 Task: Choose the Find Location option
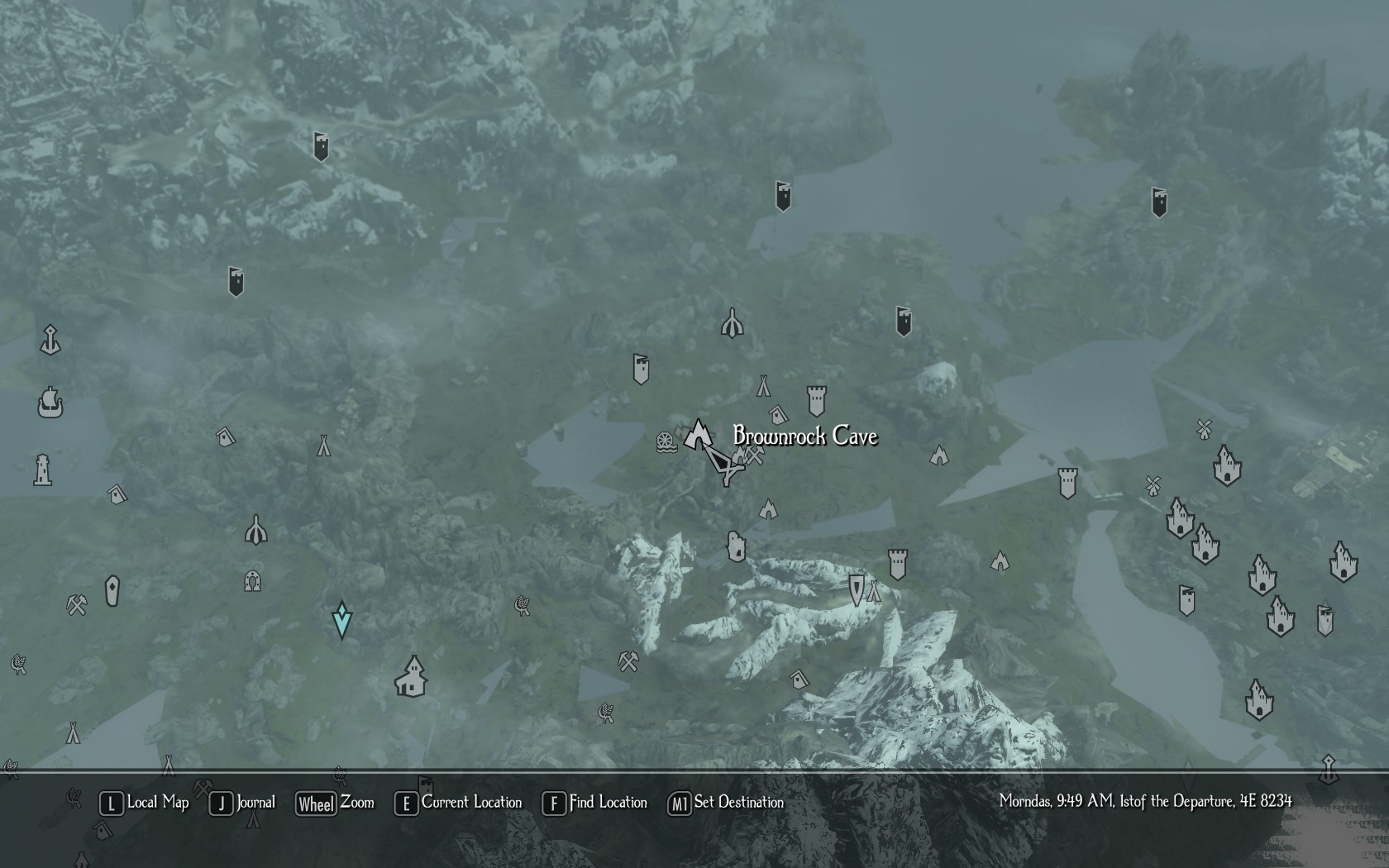[x=595, y=803]
